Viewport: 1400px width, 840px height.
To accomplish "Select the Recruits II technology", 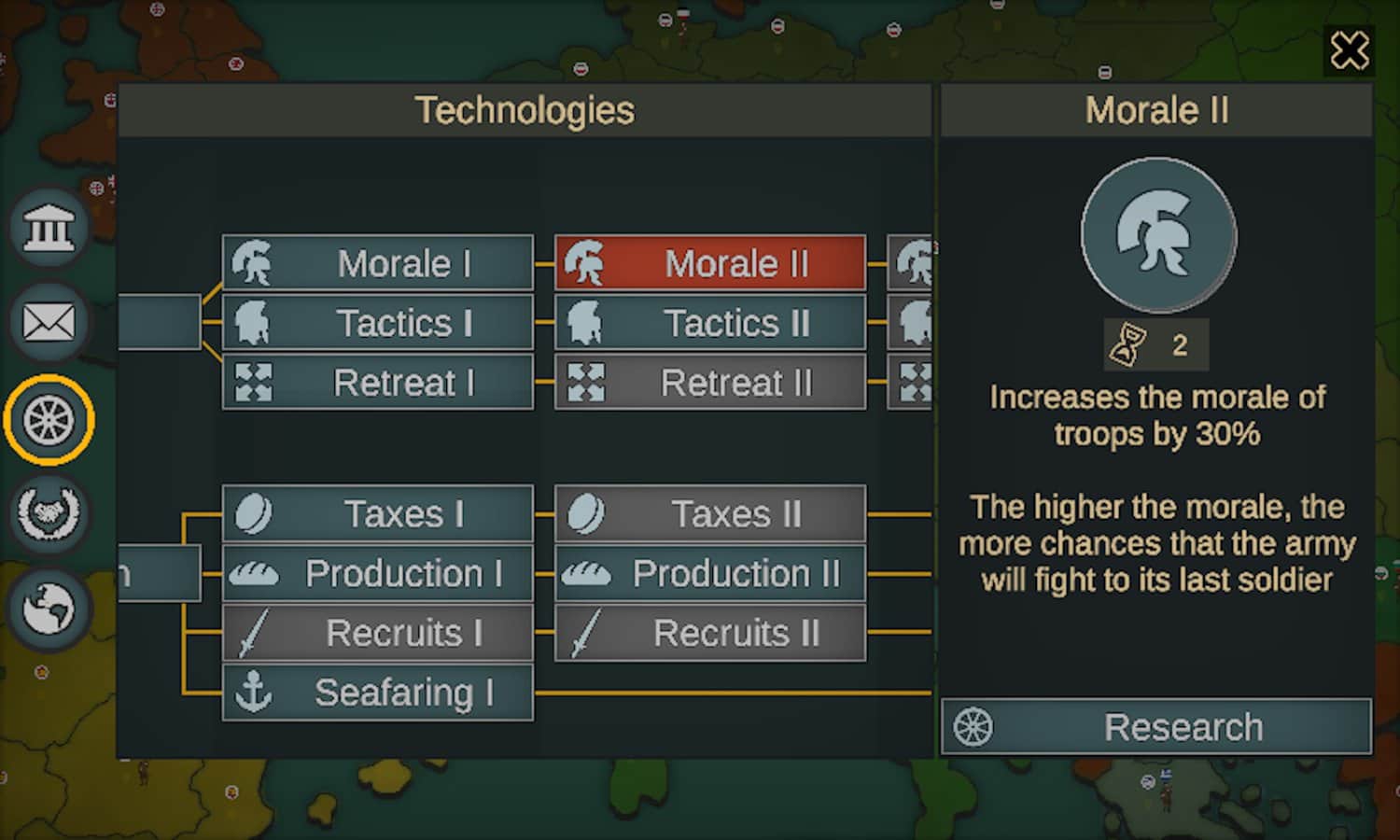I will (710, 633).
